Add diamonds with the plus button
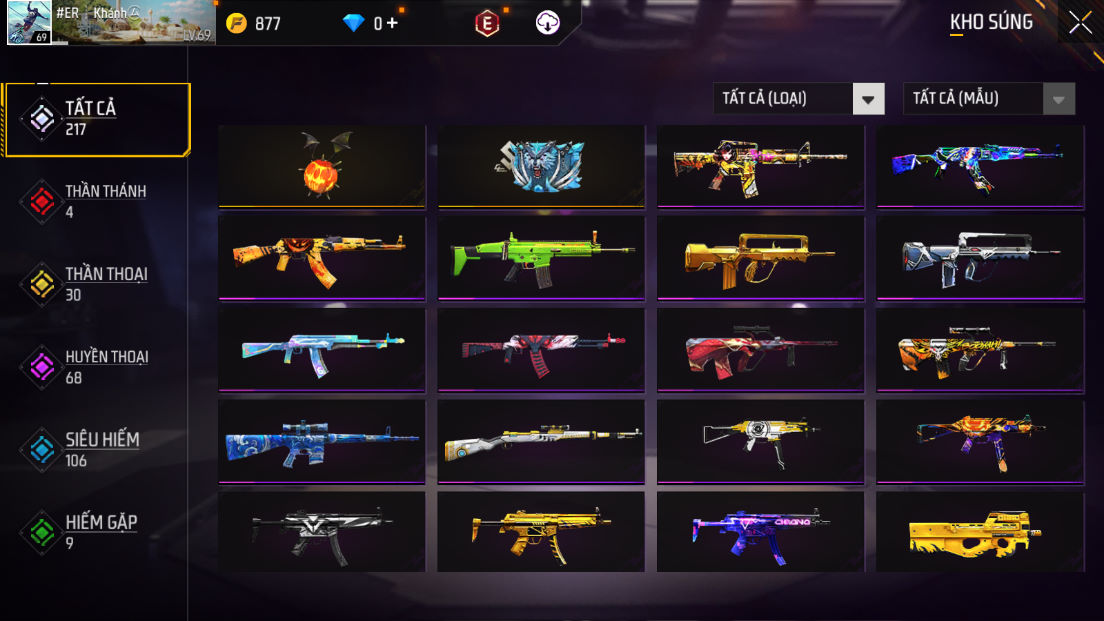 coord(392,23)
